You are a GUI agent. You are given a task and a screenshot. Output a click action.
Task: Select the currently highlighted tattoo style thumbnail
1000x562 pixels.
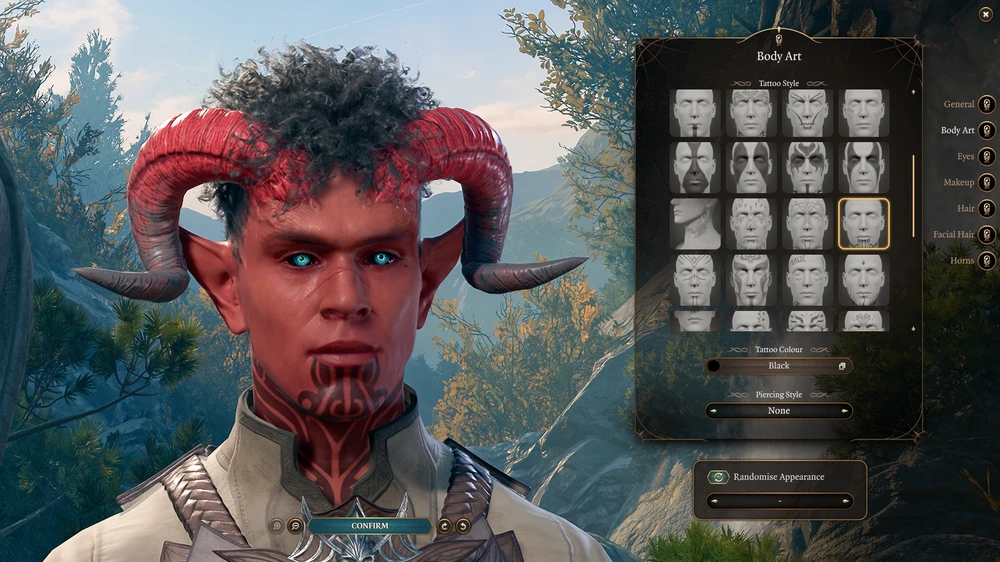pyautogui.click(x=863, y=224)
